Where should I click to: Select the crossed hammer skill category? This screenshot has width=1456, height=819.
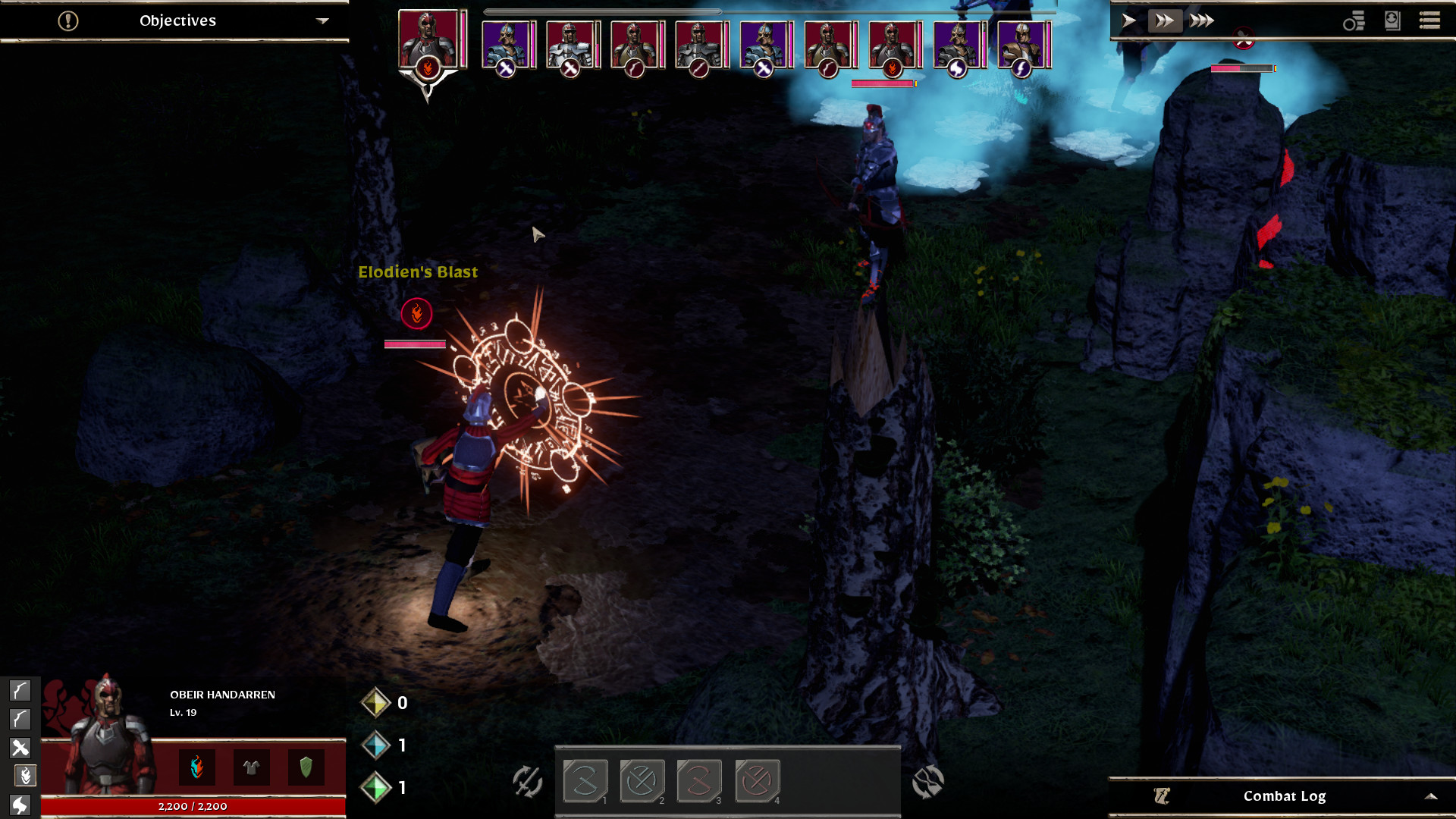(20, 748)
